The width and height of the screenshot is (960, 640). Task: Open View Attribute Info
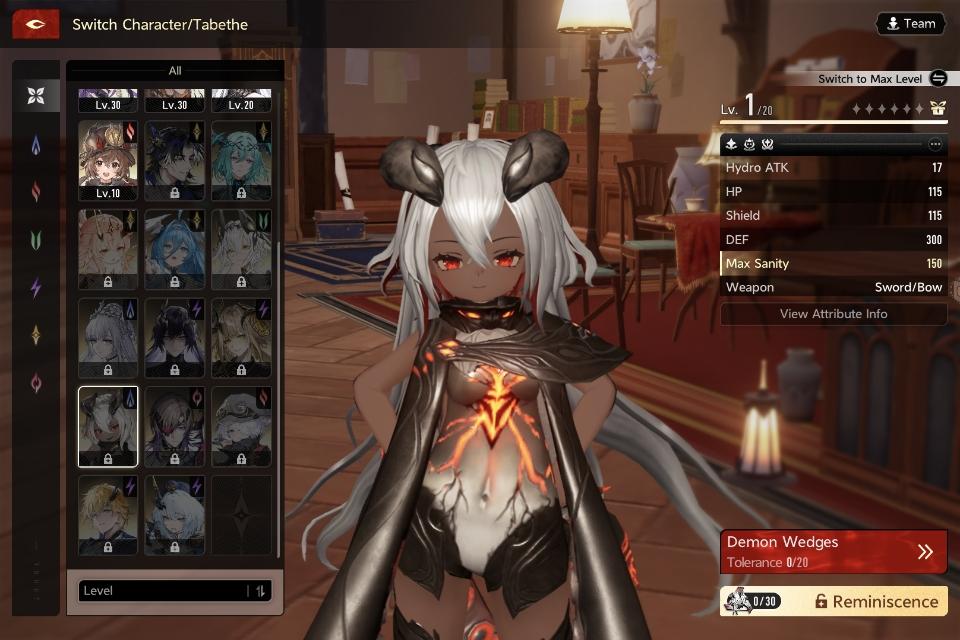click(x=833, y=314)
